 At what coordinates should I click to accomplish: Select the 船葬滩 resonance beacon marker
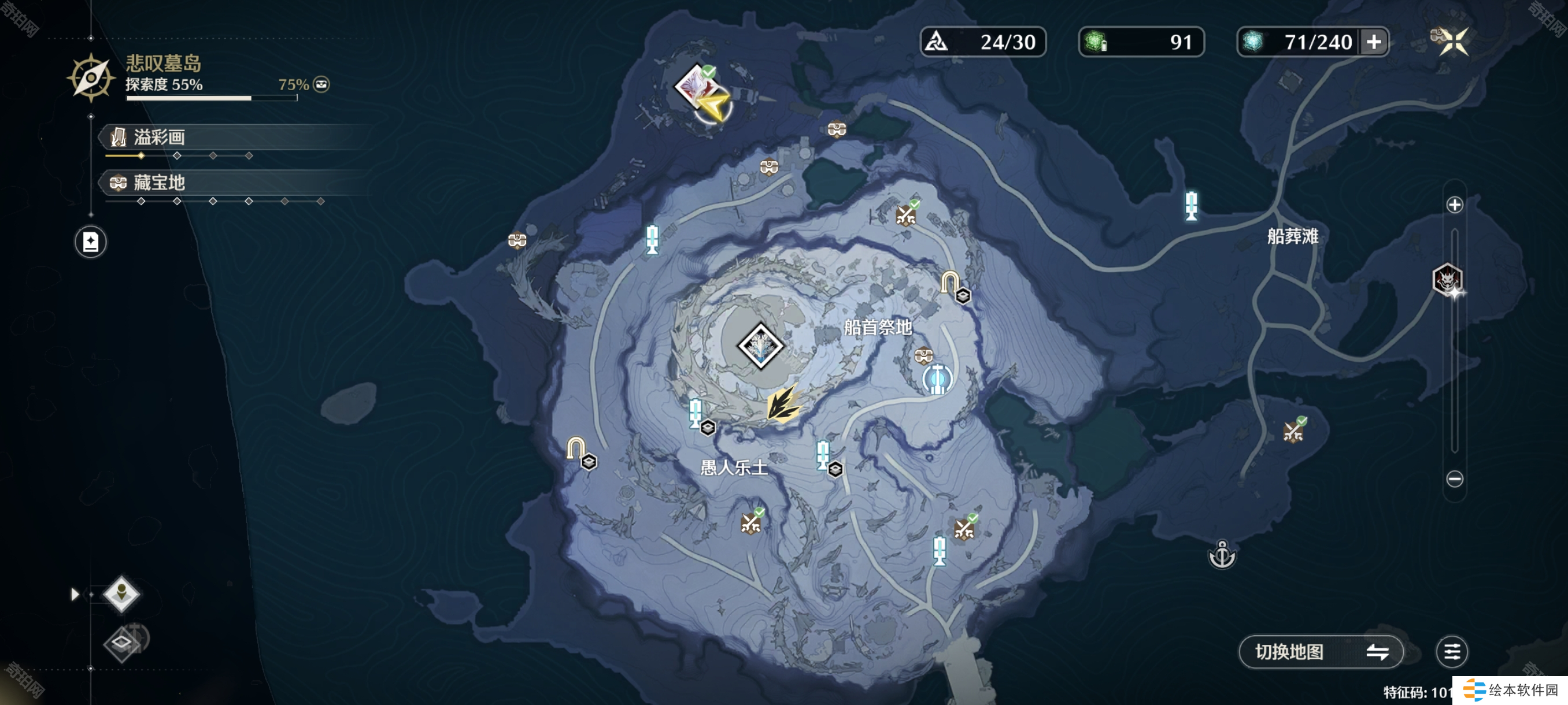coord(1191,205)
